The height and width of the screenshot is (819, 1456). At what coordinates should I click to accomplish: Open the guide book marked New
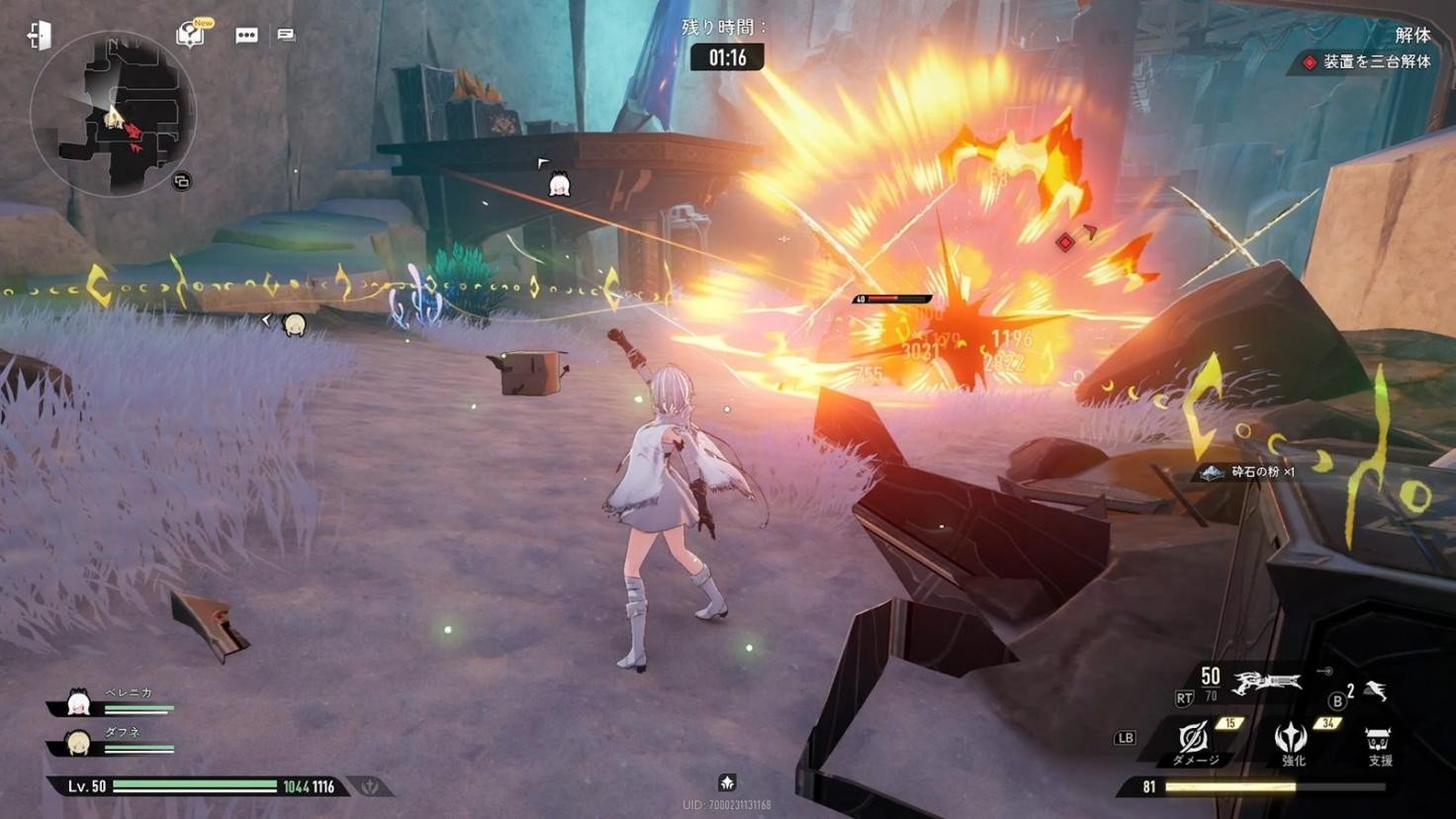point(190,35)
